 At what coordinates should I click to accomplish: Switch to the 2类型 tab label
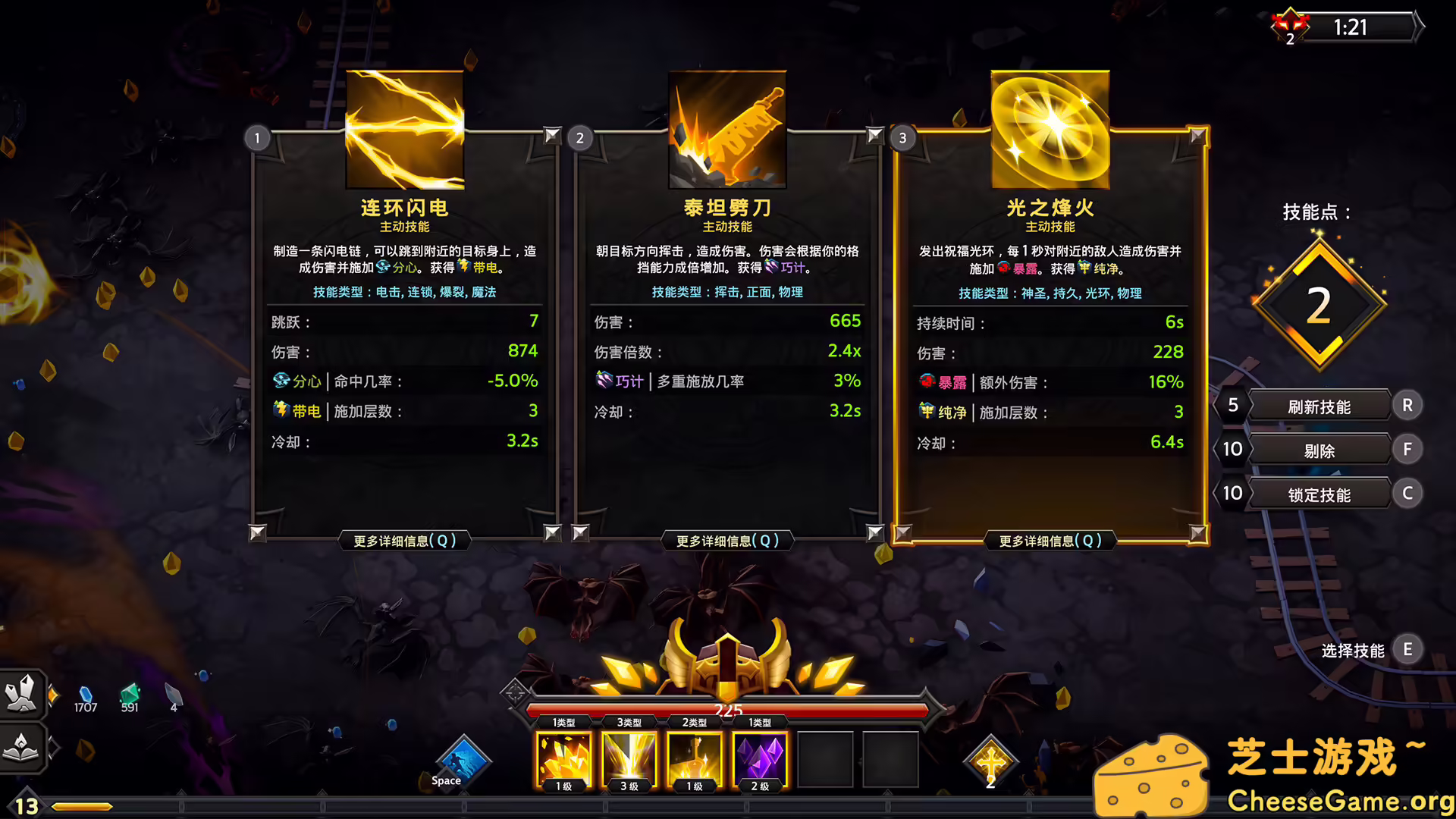tap(695, 721)
